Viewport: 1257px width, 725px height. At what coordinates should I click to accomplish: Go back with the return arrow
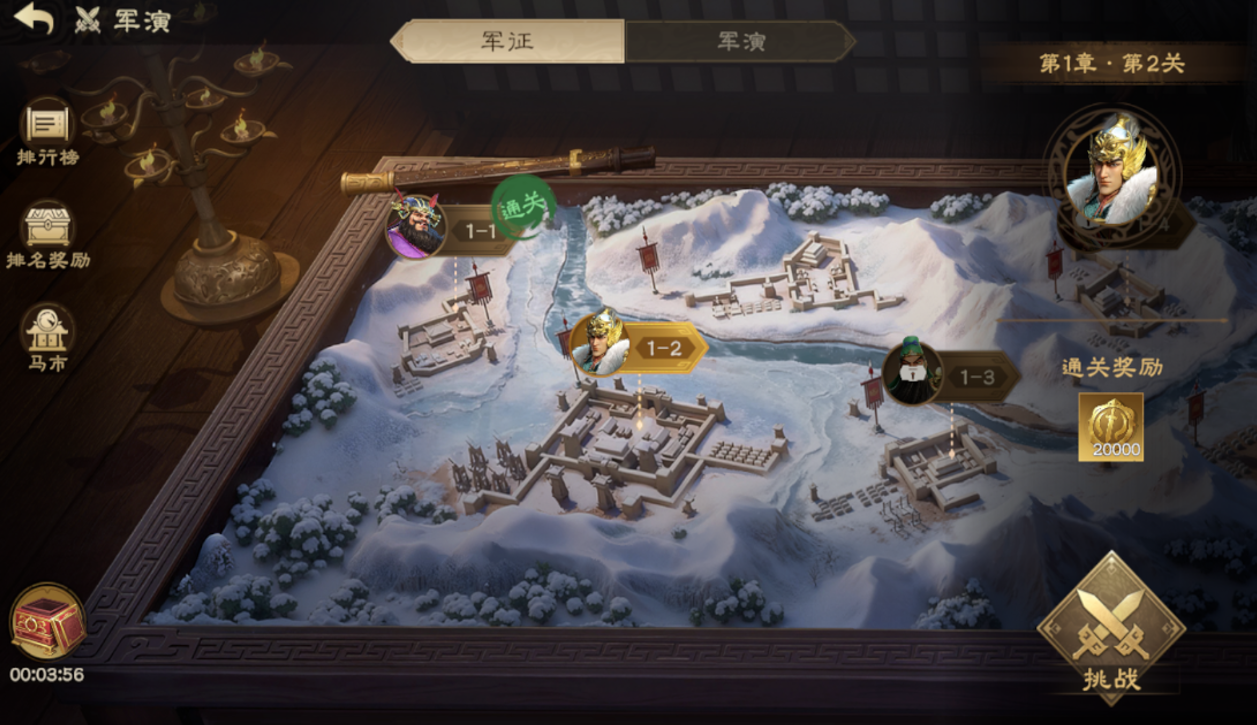click(x=34, y=18)
